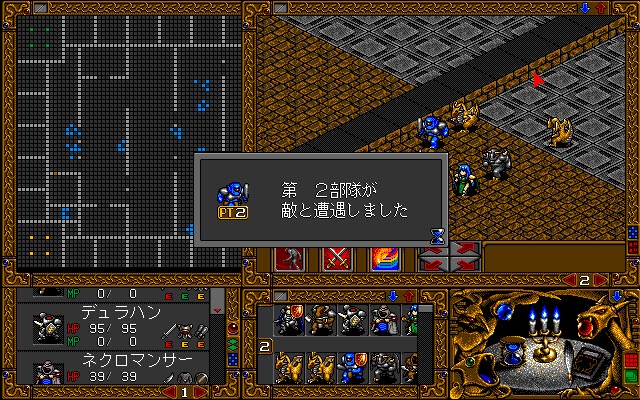Click red up arrow above the map view
The width and height of the screenshot is (640, 400).
pos(600,7)
